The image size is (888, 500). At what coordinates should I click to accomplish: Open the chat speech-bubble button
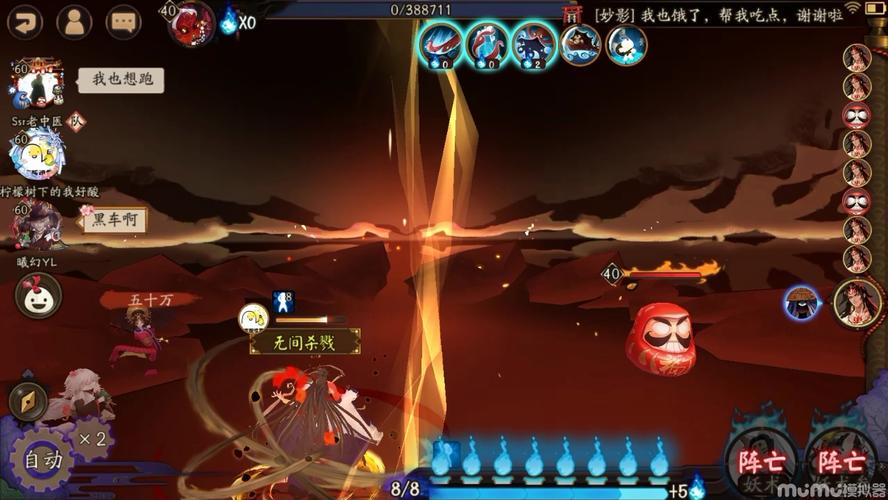(x=124, y=21)
